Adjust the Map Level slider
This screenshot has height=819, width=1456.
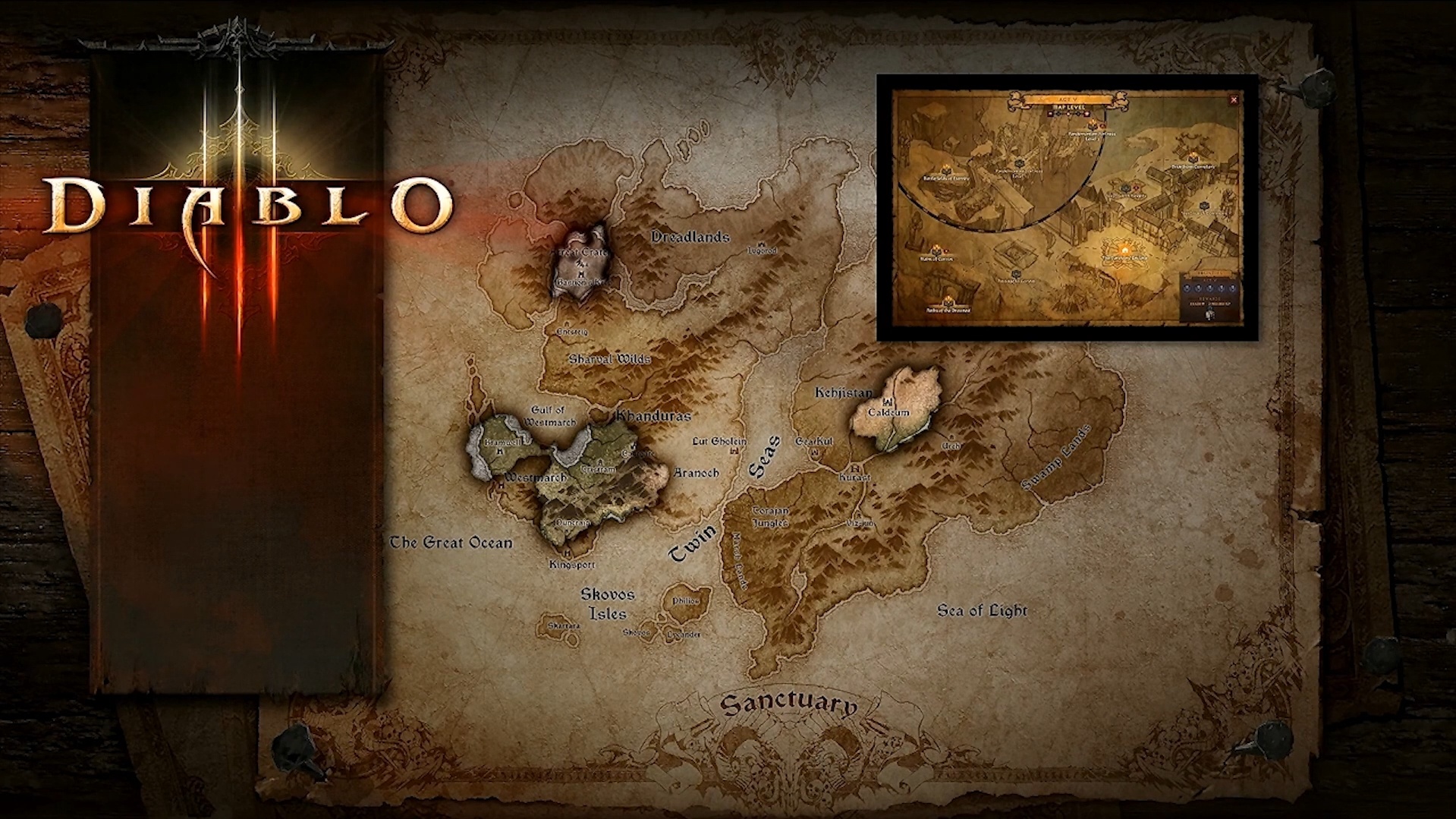coord(1068,114)
